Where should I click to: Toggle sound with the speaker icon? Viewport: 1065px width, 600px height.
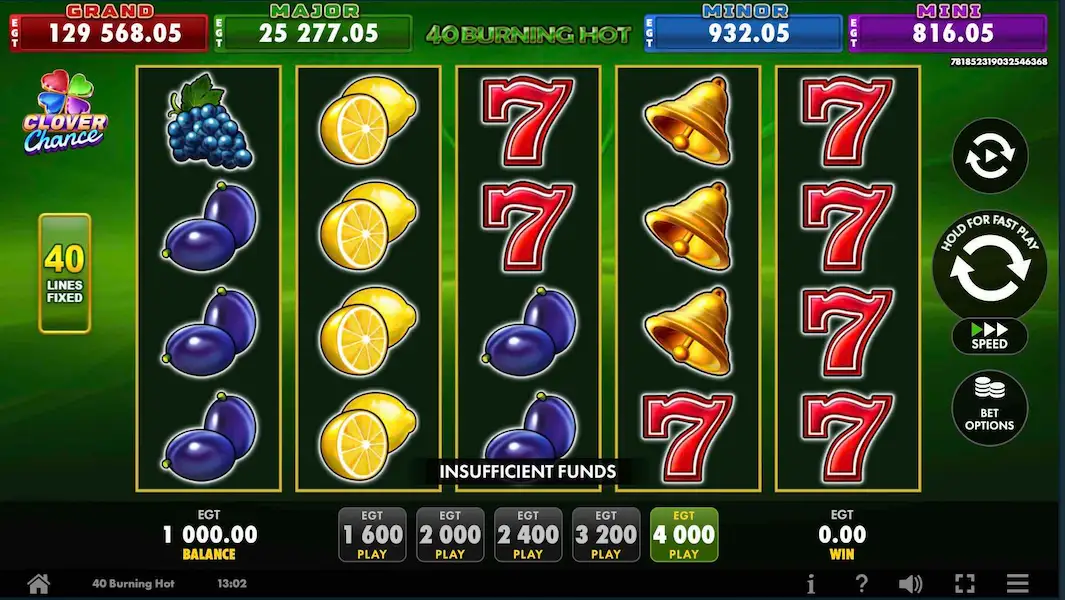coord(910,584)
